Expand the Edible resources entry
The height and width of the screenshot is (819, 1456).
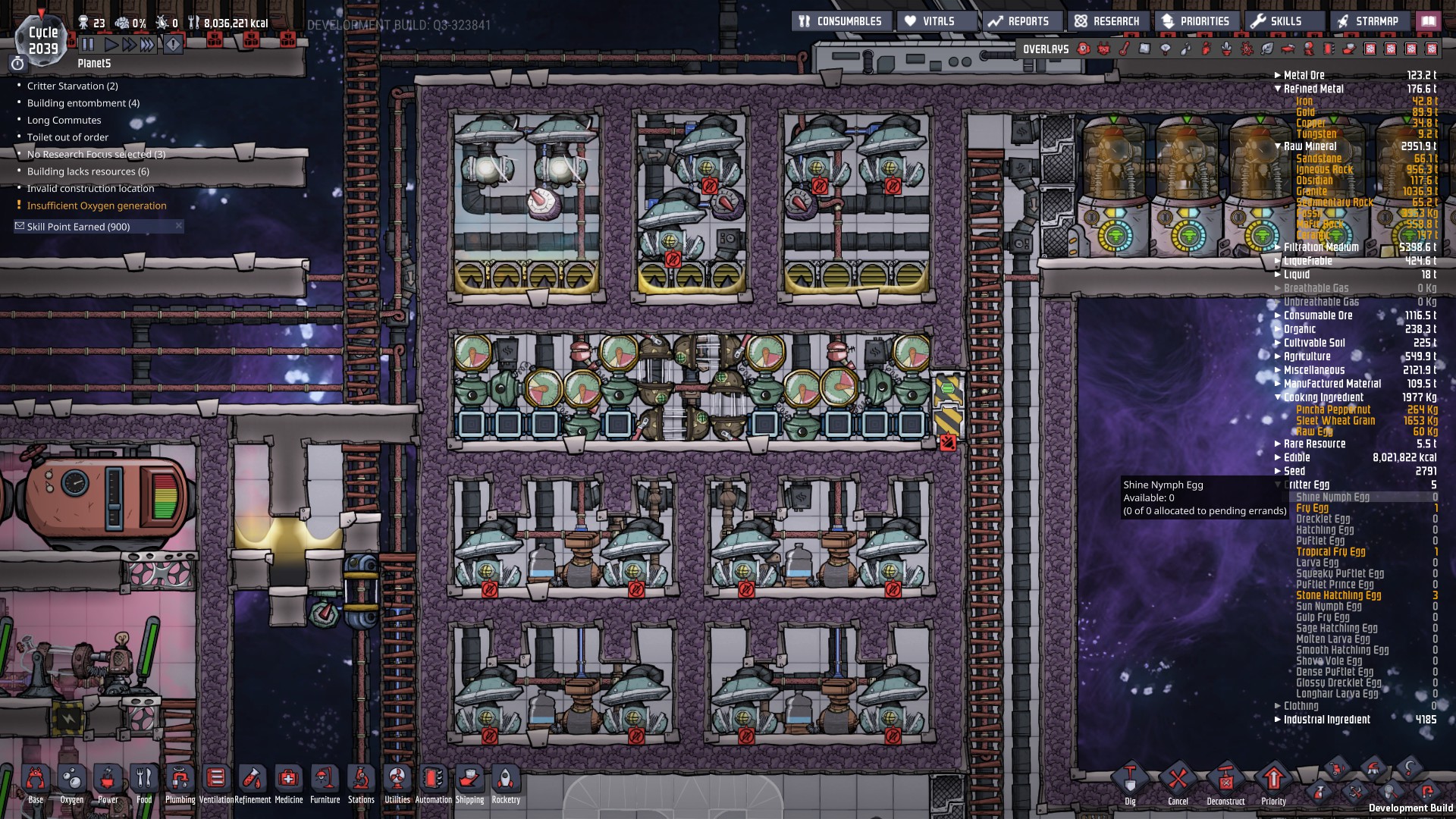(1279, 457)
